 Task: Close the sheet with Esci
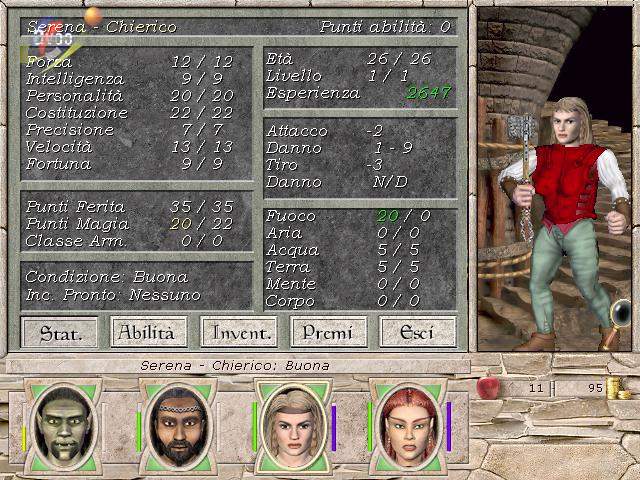(x=417, y=332)
